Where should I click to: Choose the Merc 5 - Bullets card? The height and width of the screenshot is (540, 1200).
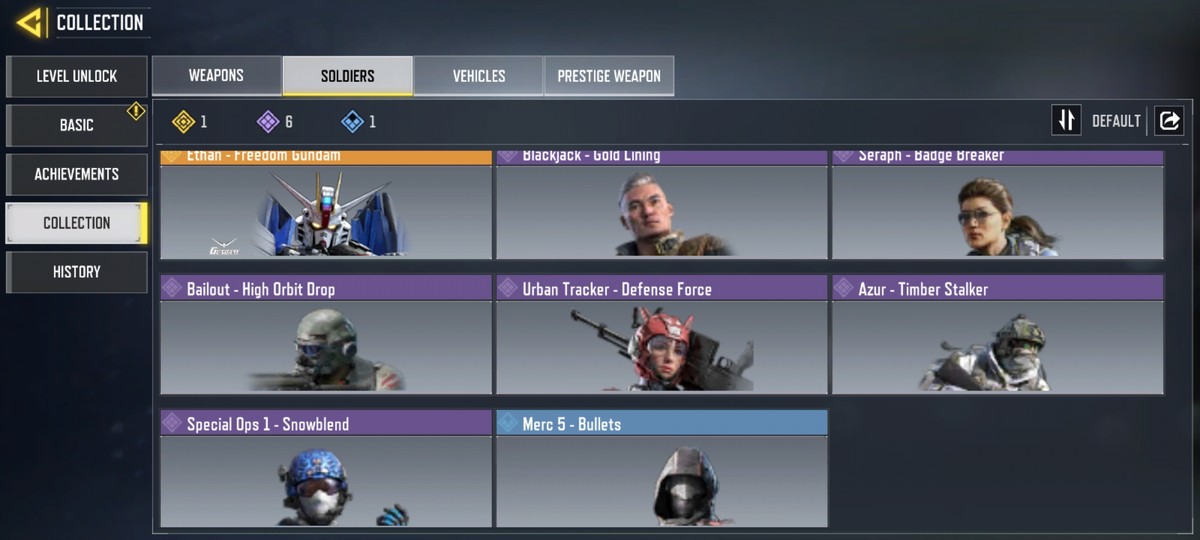click(x=662, y=468)
